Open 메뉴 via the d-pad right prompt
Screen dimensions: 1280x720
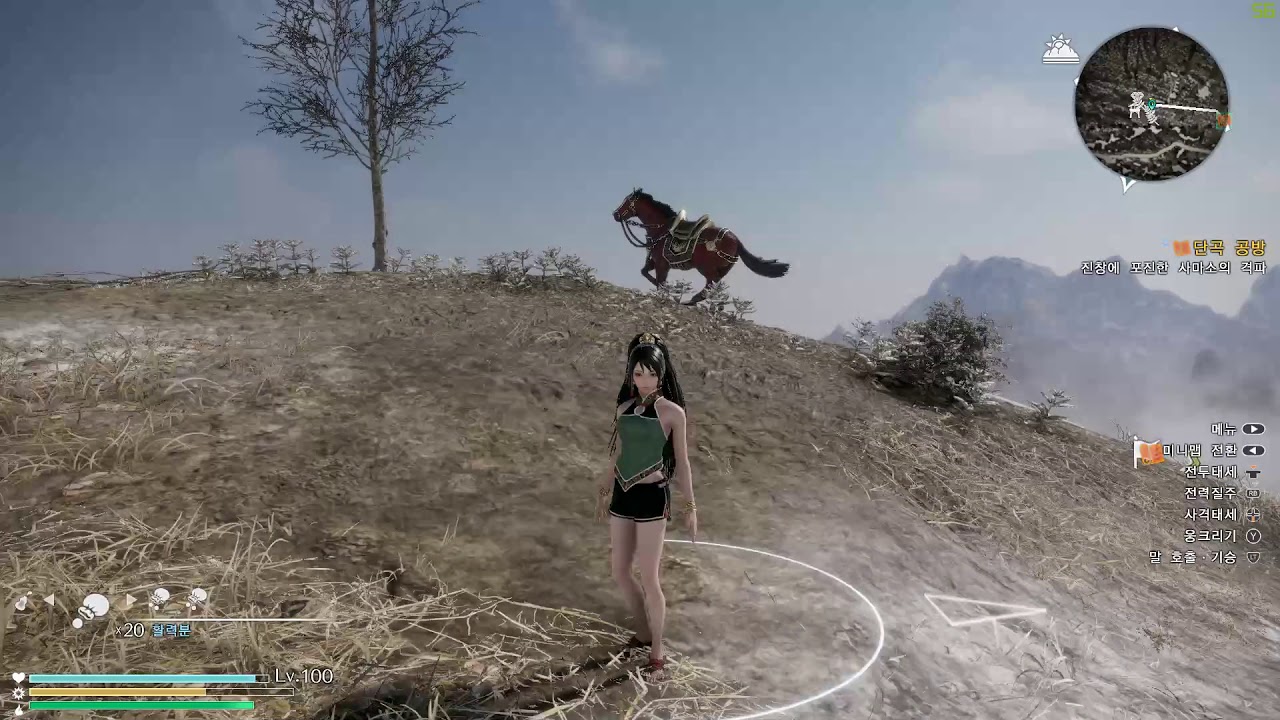click(x=1252, y=429)
